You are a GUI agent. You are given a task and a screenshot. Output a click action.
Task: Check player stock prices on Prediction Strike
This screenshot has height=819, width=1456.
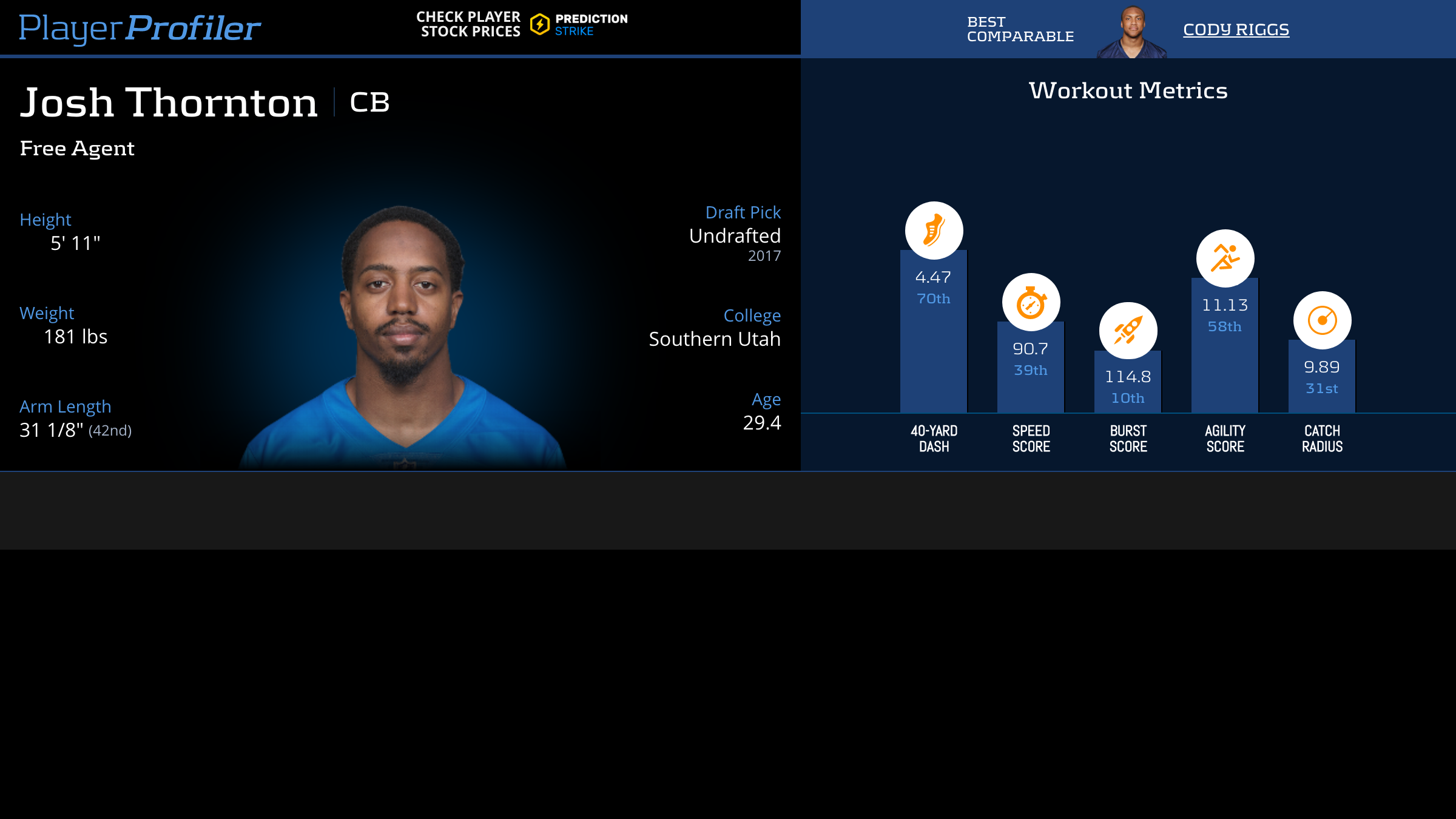[x=522, y=24]
